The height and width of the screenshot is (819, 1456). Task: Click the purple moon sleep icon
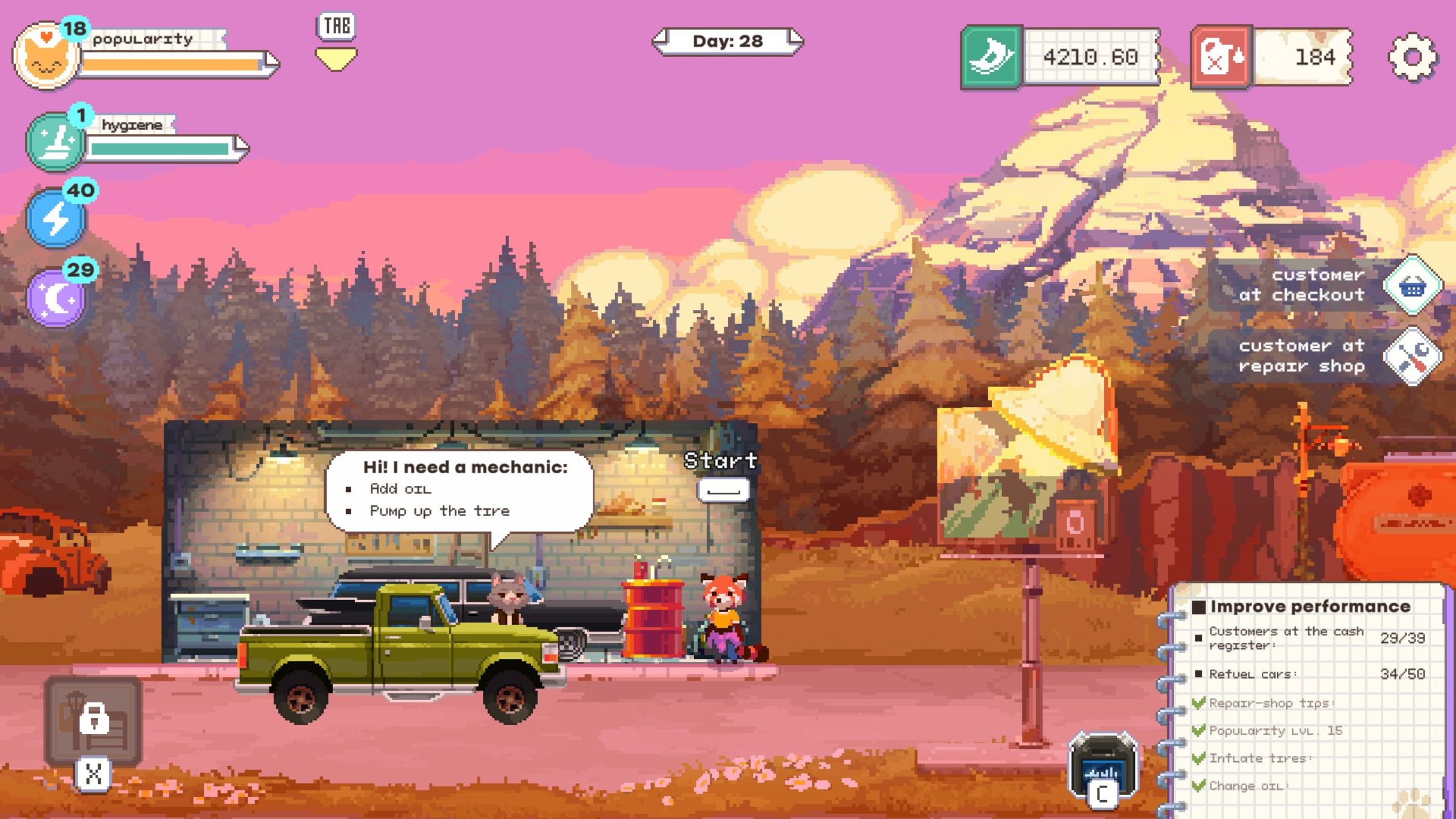pos(56,298)
